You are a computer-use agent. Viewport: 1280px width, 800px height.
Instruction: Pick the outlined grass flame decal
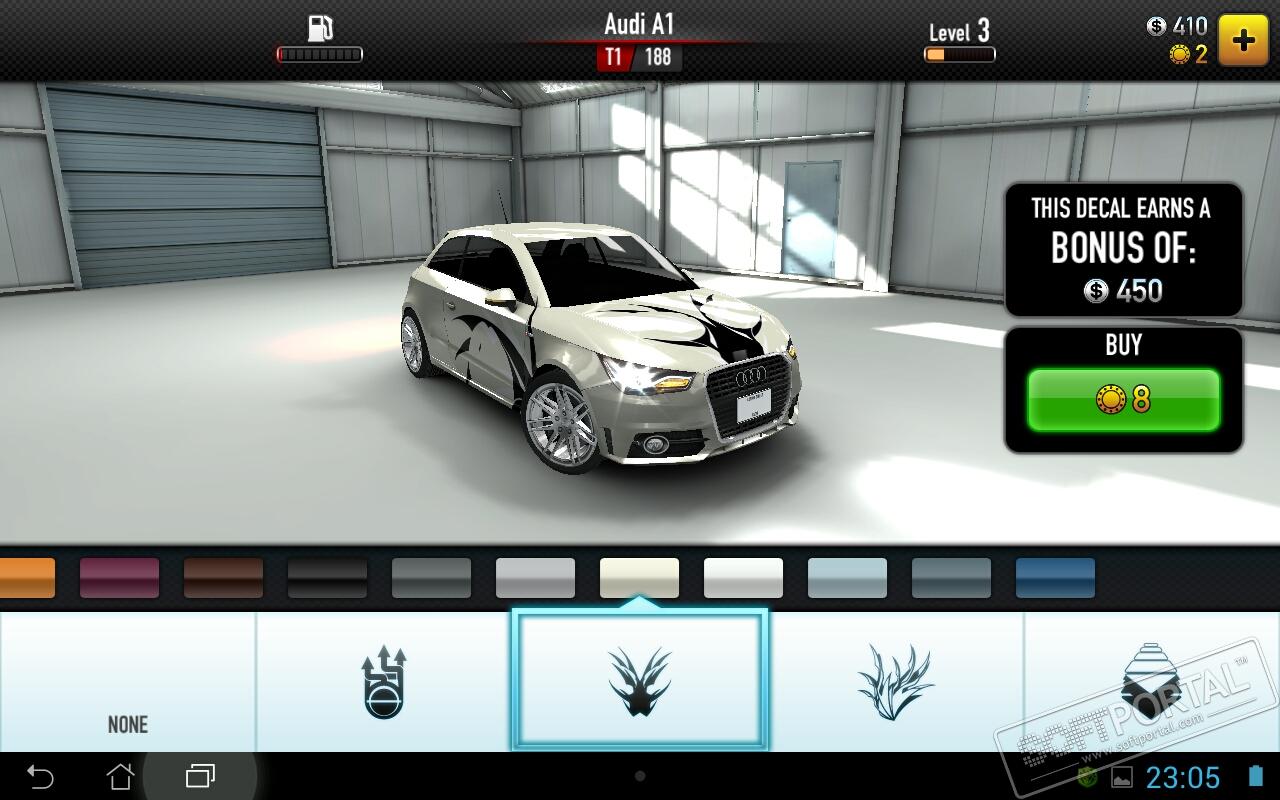coord(895,682)
